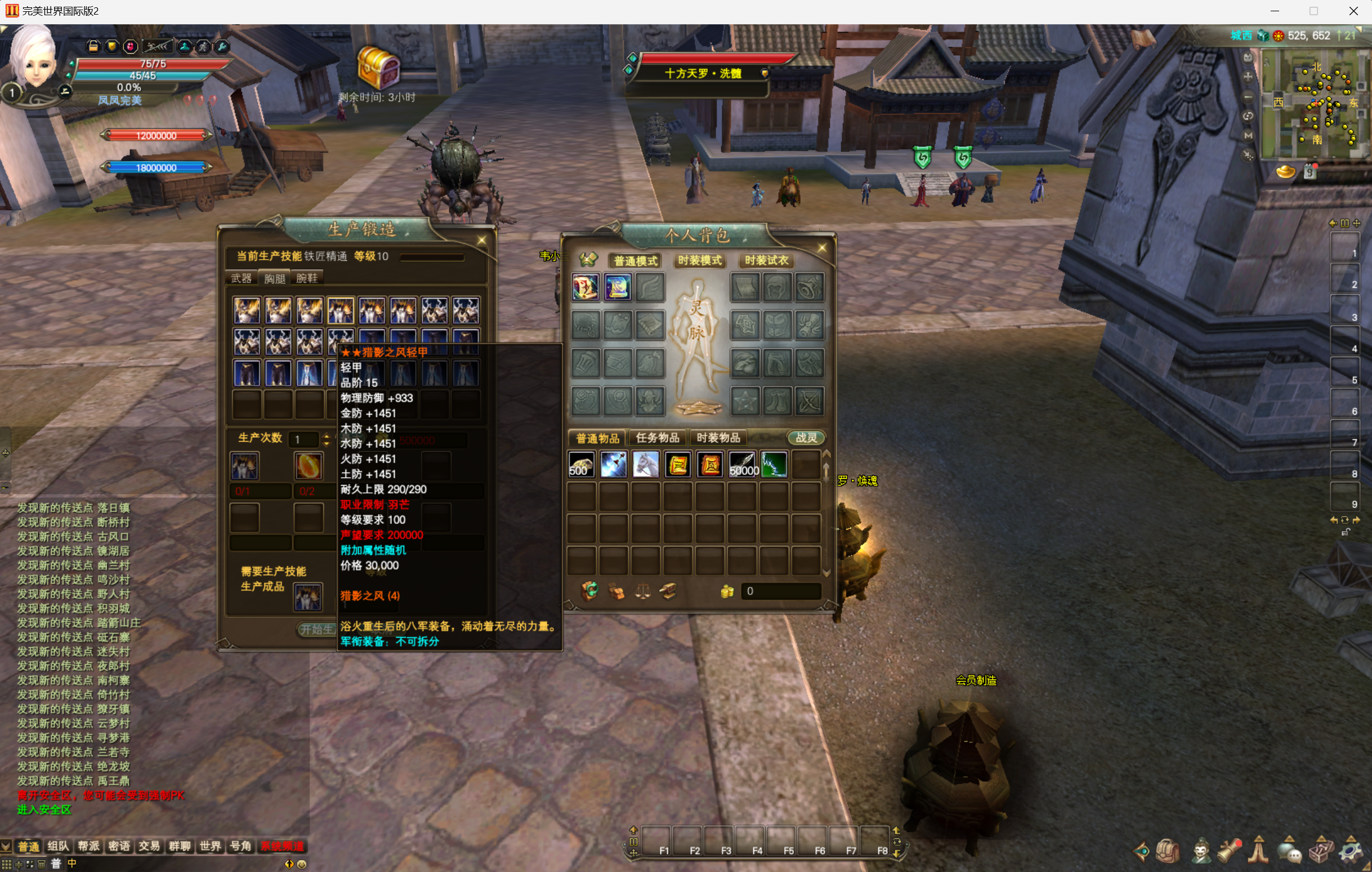Switch to the 武器 crafting tab
The height and width of the screenshot is (872, 1372).
(x=241, y=278)
